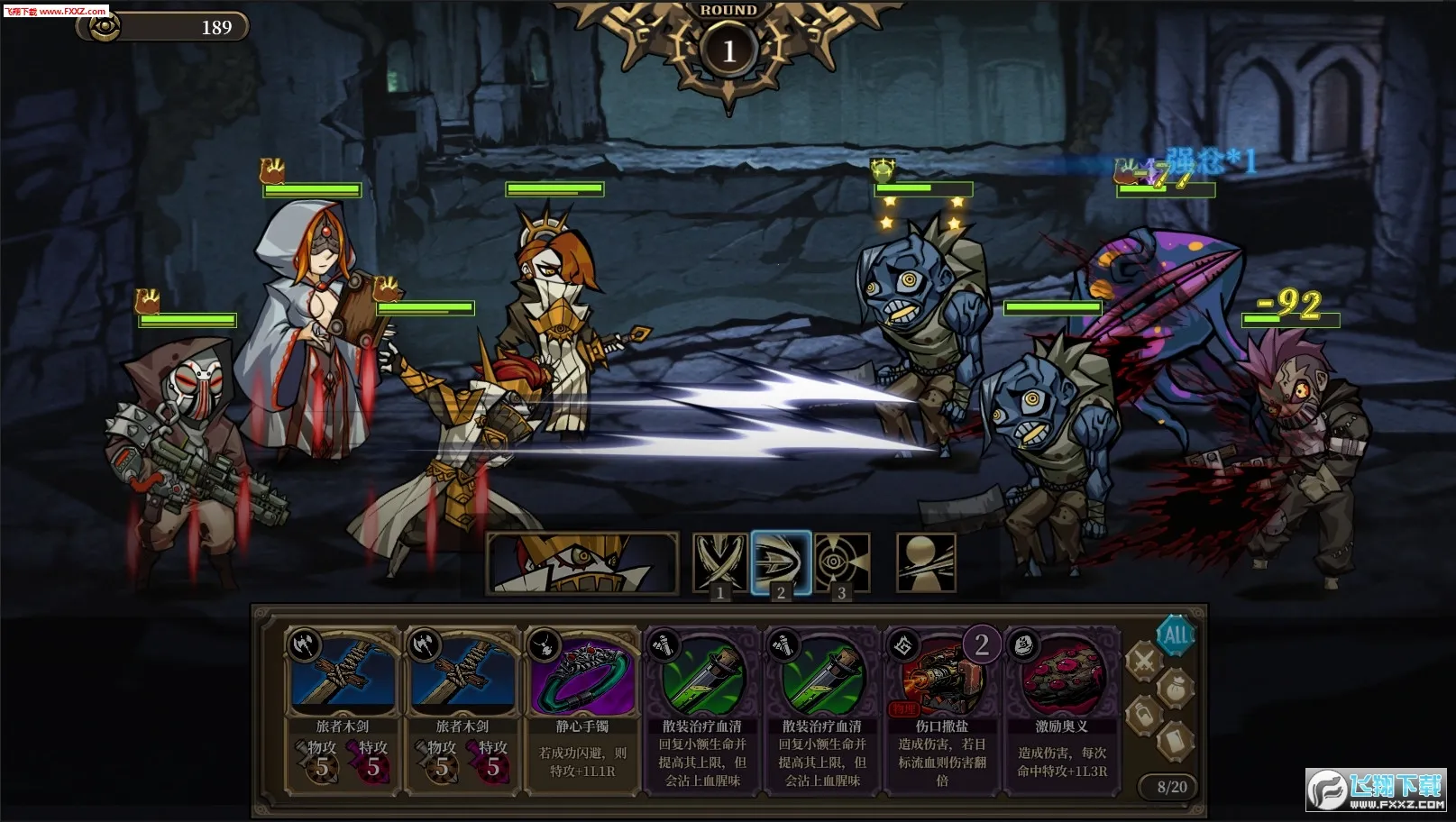
Task: Show ALL cards filter
Action: click(1176, 635)
